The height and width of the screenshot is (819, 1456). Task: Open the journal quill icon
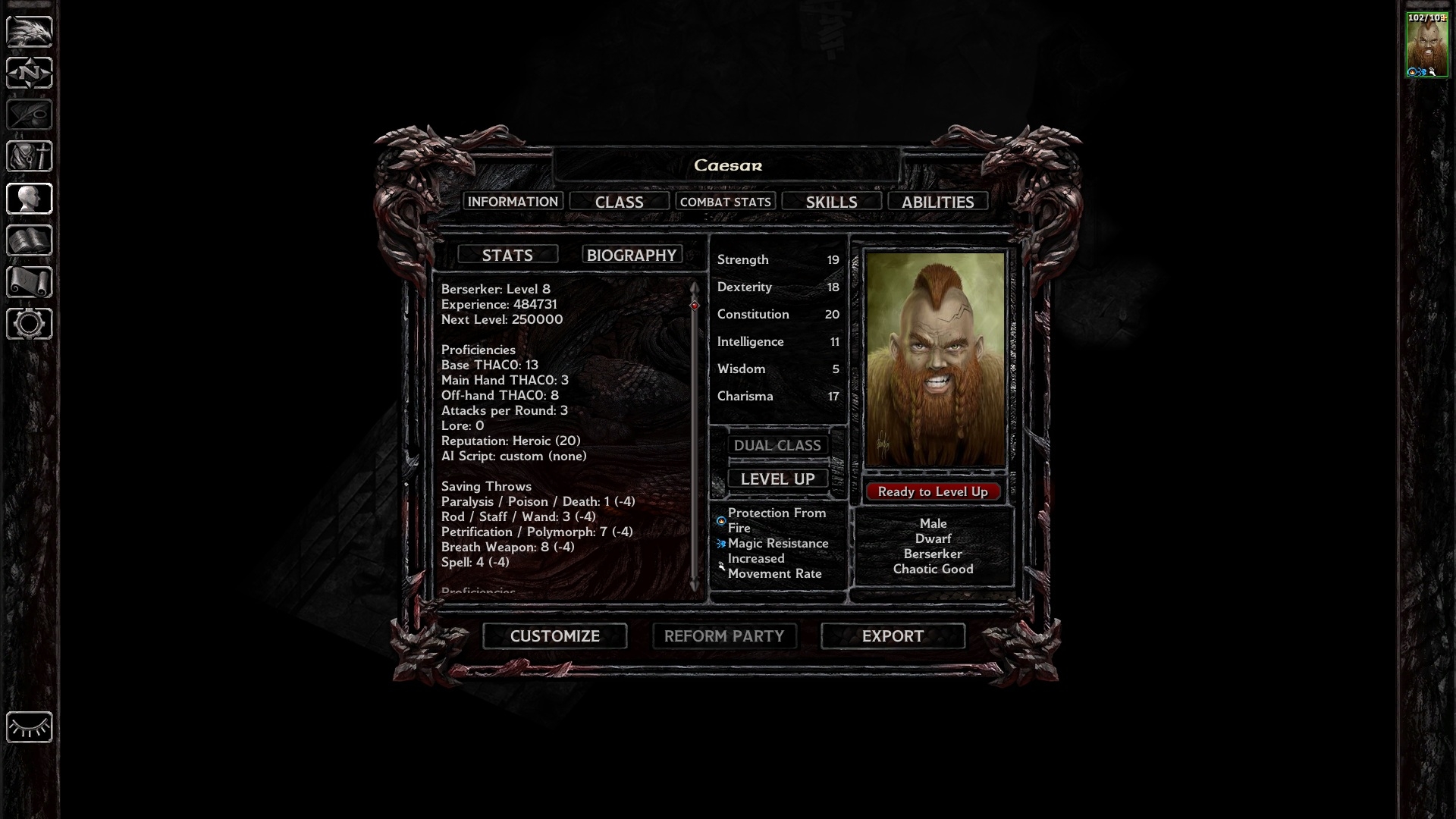tap(29, 115)
